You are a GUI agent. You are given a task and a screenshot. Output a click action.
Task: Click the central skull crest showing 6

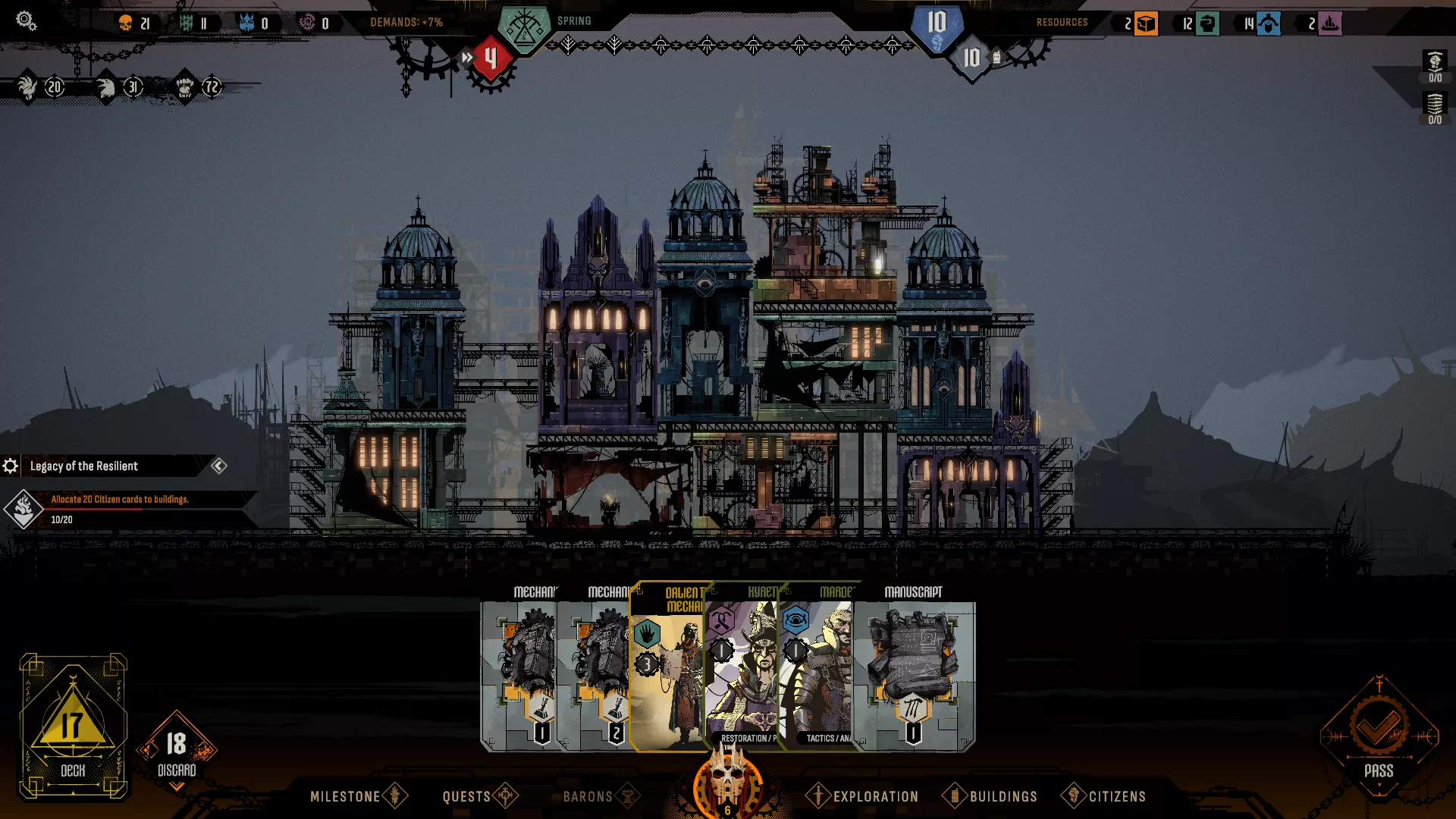click(726, 781)
